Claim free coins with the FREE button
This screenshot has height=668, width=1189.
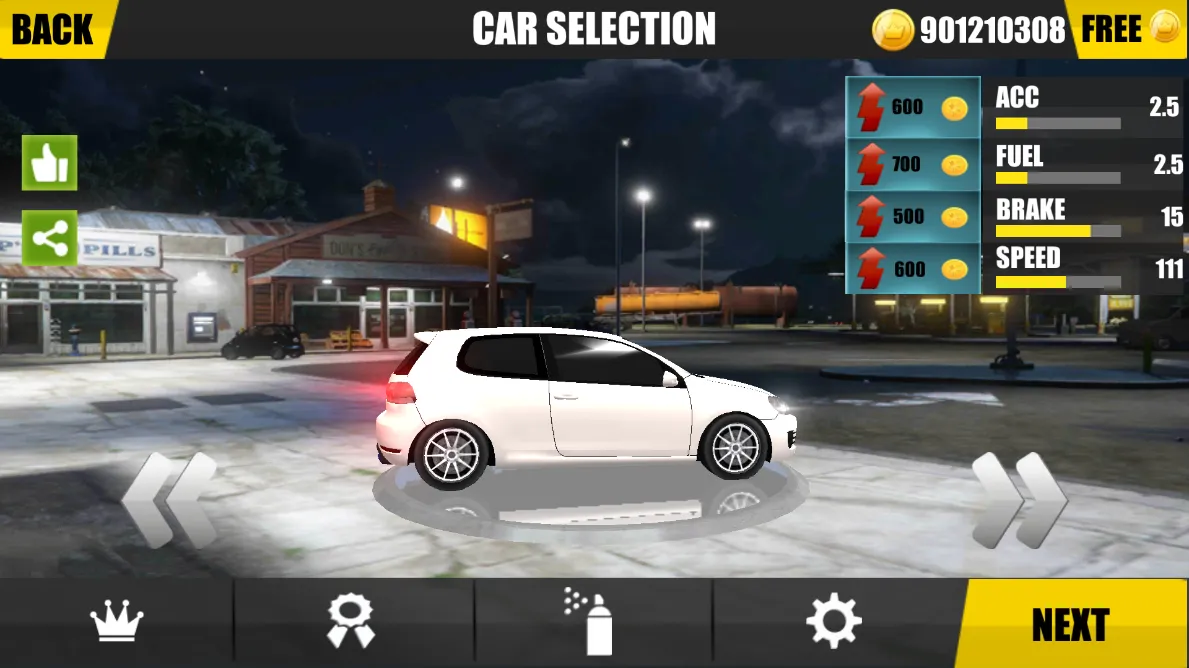pyautogui.click(x=1128, y=29)
